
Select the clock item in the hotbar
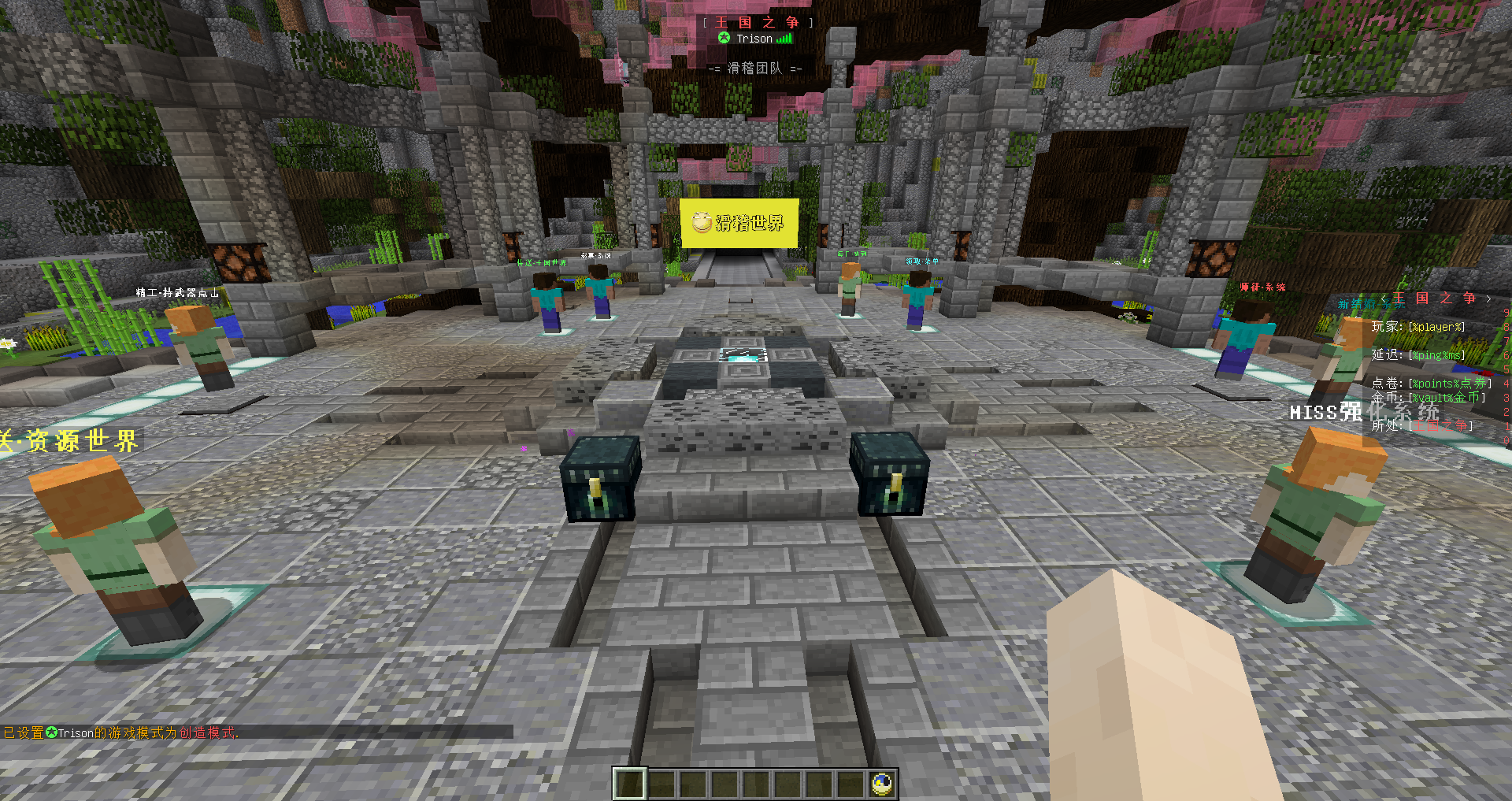pos(881,784)
